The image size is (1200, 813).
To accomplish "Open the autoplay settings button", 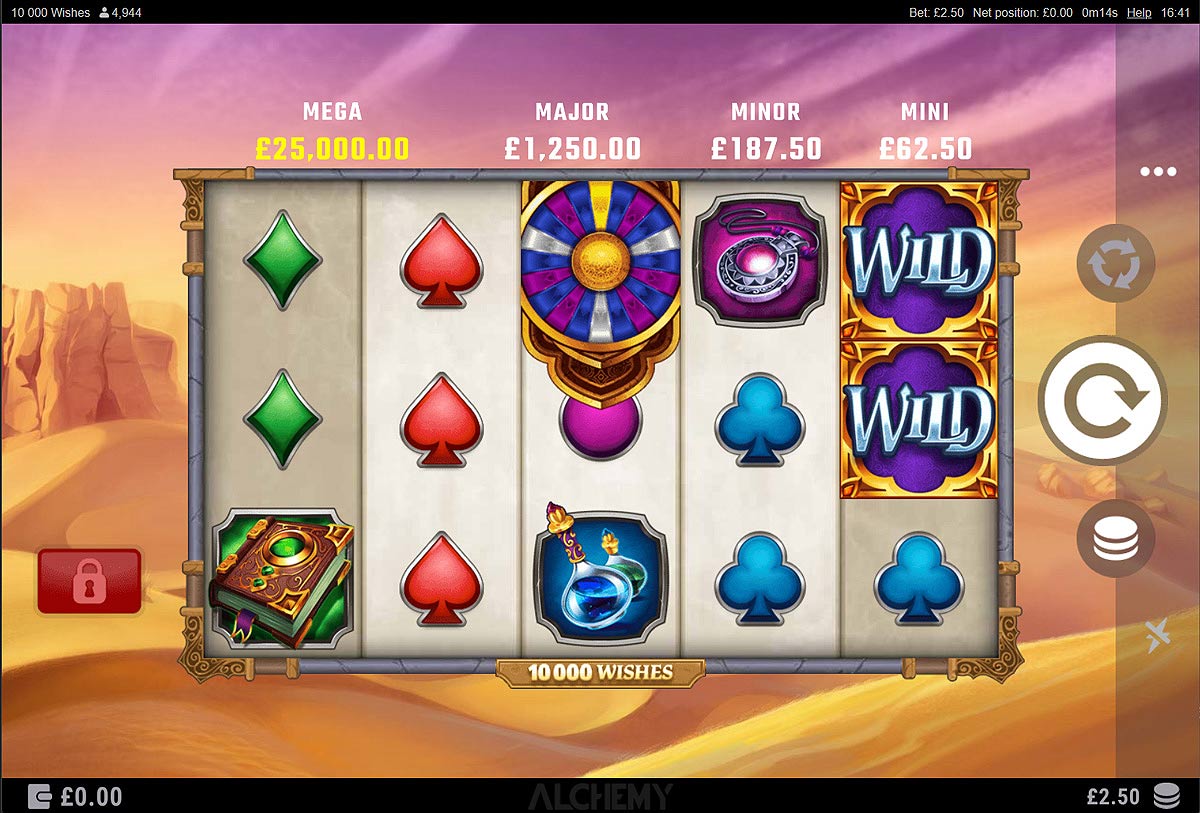I will (x=1115, y=264).
